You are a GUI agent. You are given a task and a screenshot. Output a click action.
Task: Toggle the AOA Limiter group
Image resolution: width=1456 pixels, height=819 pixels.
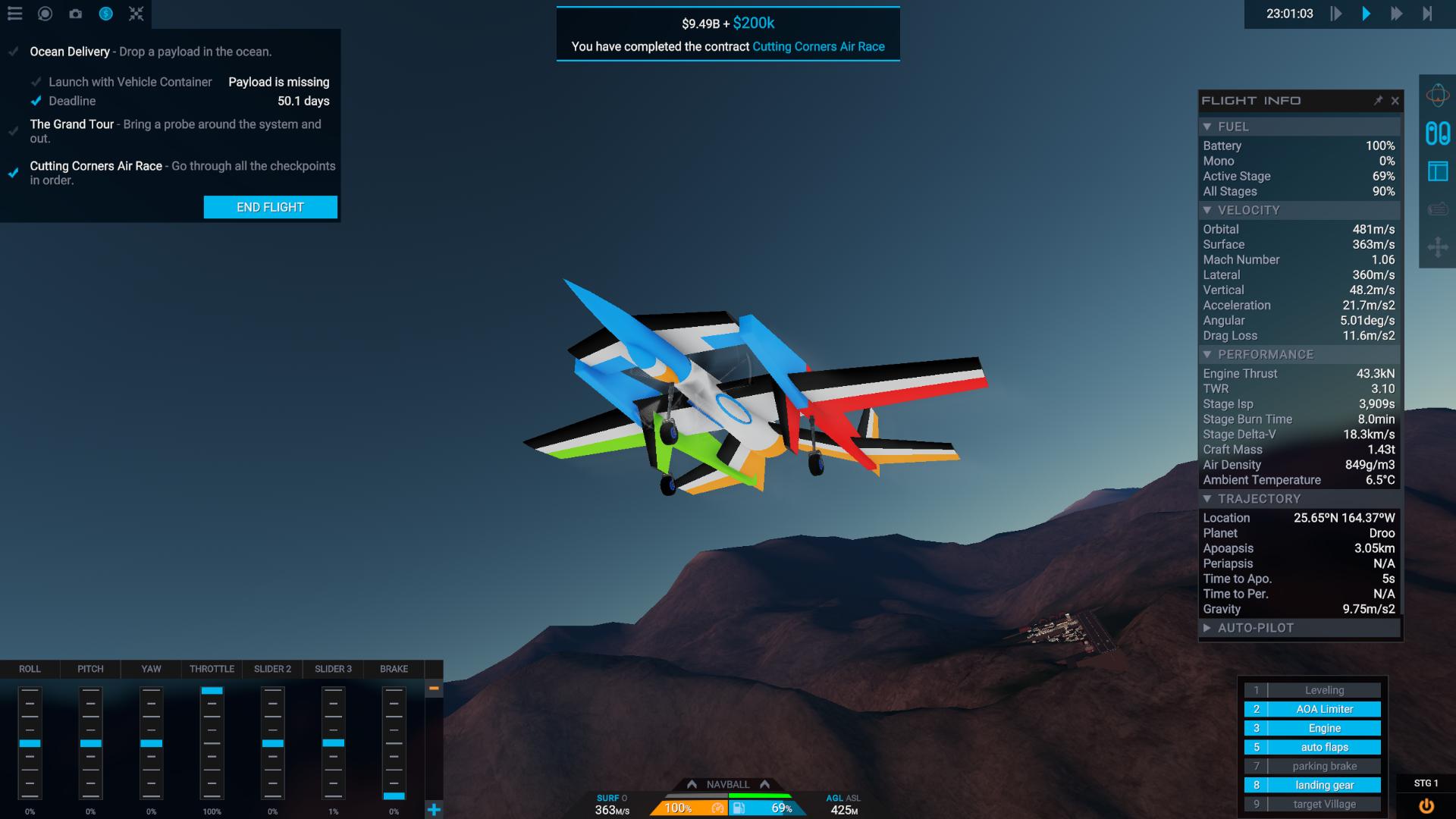click(x=1320, y=708)
